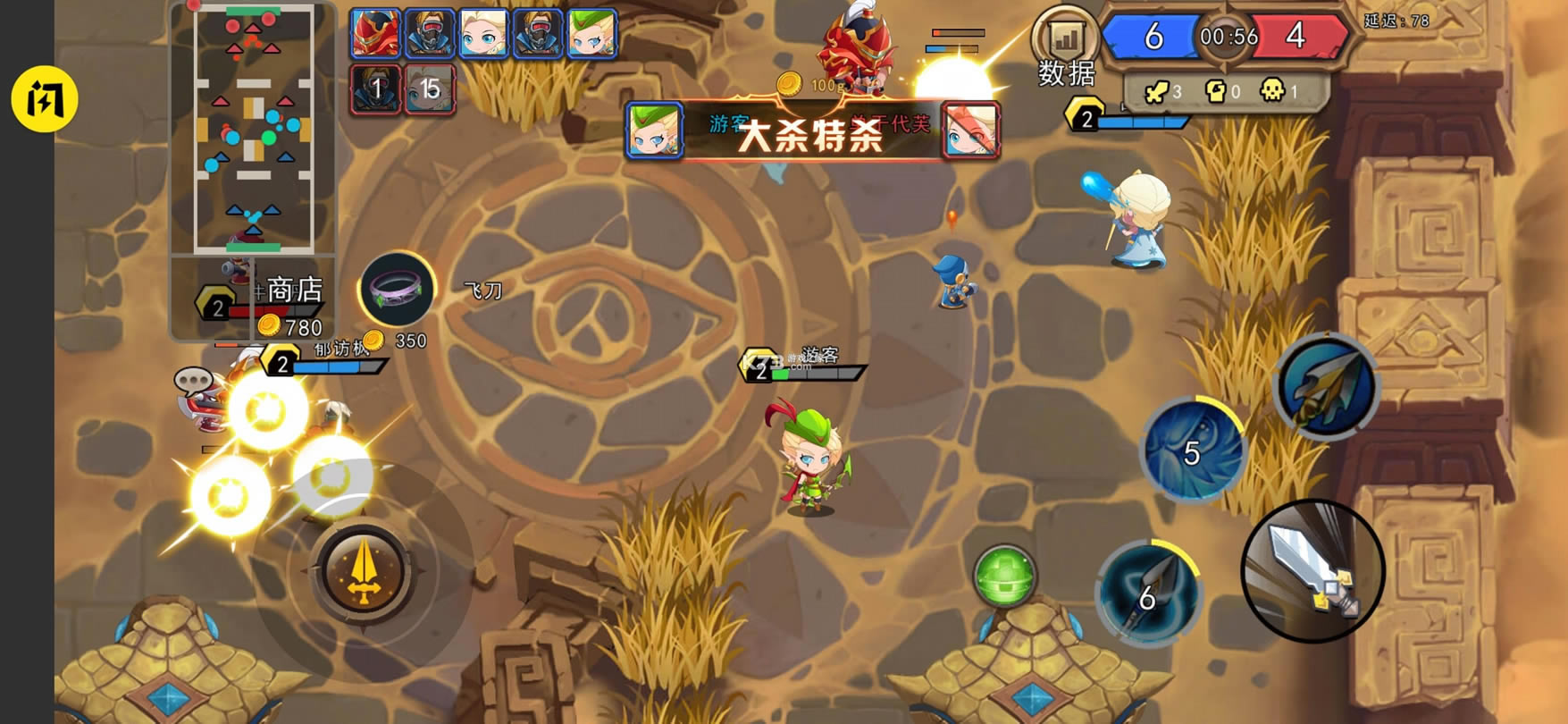Screen dimensions: 1568x724
Task: Select the green-hat elf portrait in hero row
Action: pyautogui.click(x=591, y=33)
